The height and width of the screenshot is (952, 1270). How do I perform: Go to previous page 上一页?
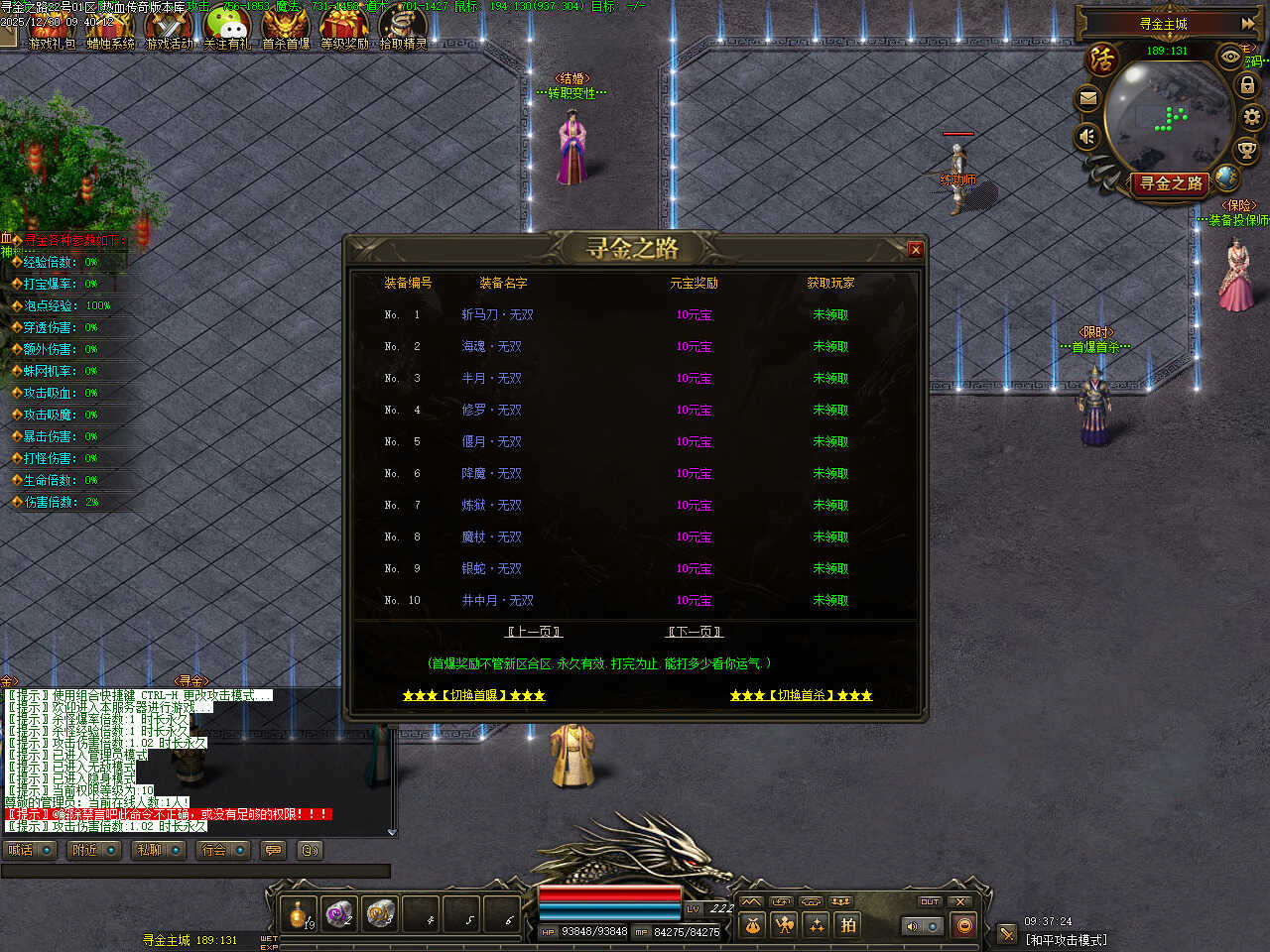pyautogui.click(x=534, y=632)
